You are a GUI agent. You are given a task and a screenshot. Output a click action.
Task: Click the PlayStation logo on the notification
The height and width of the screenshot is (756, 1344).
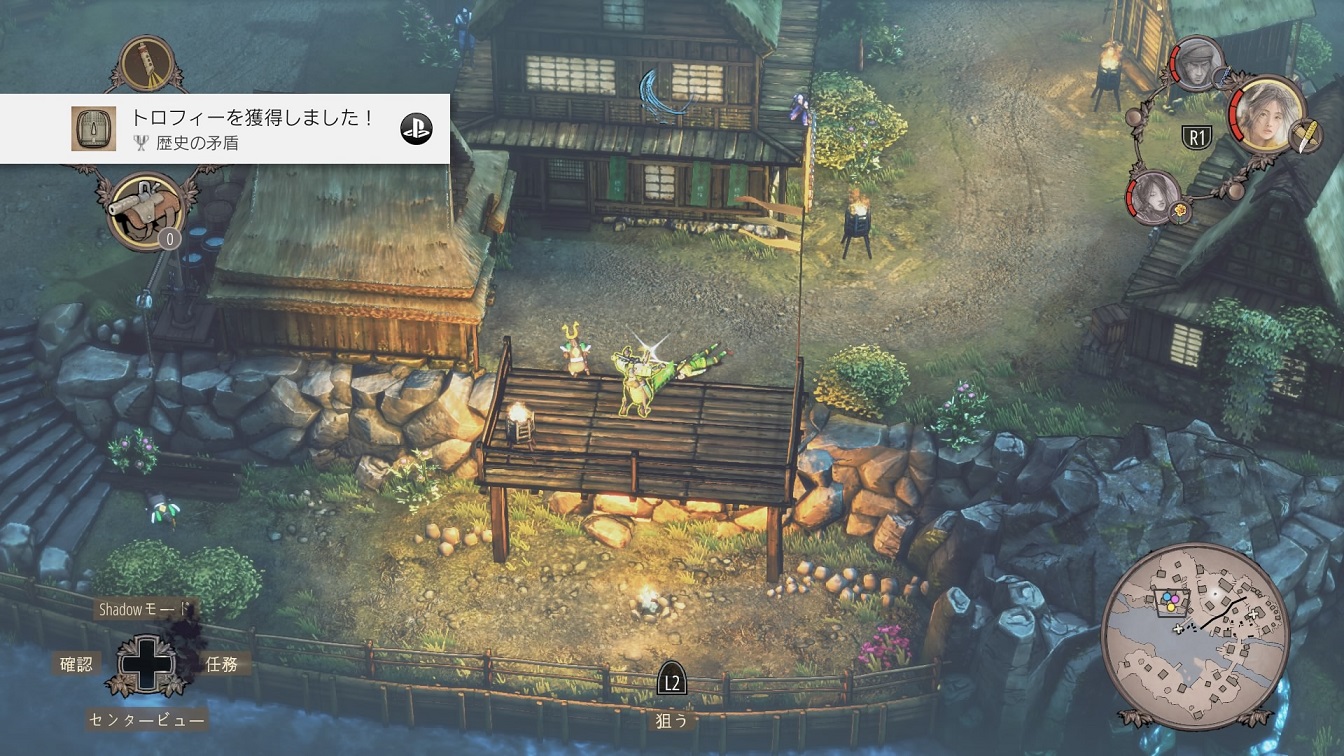click(416, 129)
